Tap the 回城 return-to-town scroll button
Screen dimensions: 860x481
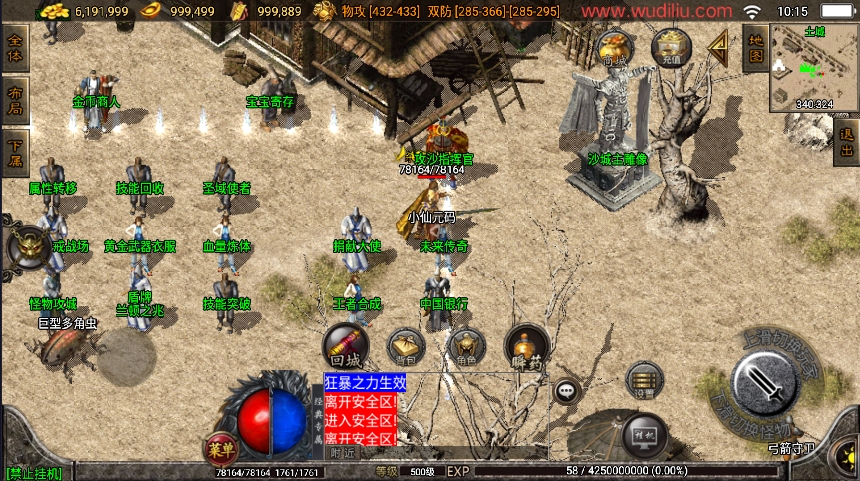tap(344, 346)
